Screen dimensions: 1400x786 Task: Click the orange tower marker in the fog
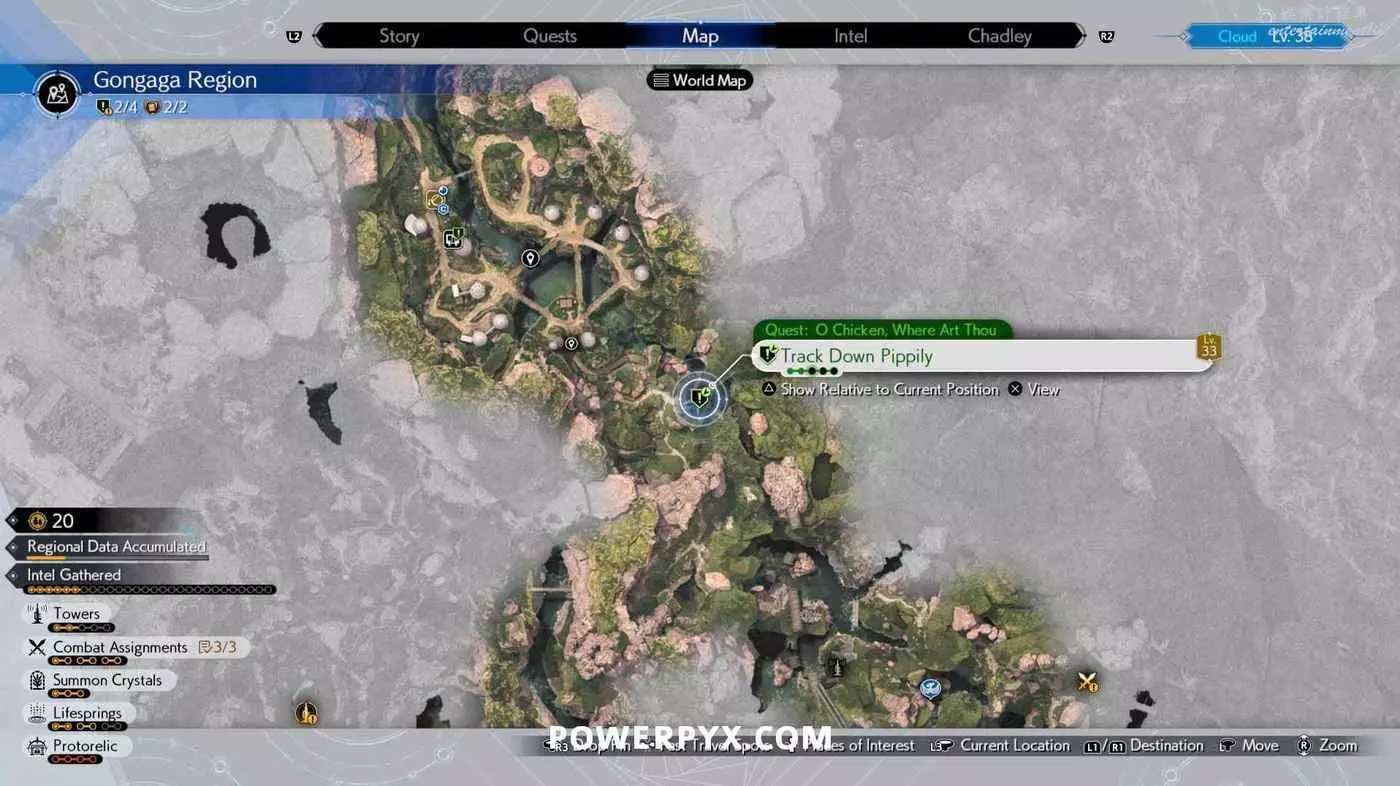(x=307, y=713)
